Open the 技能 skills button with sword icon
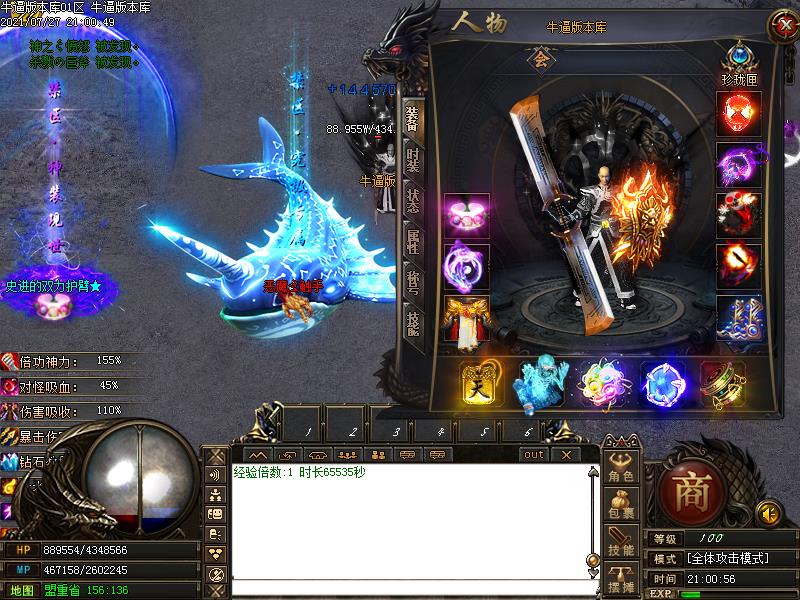 click(x=621, y=543)
